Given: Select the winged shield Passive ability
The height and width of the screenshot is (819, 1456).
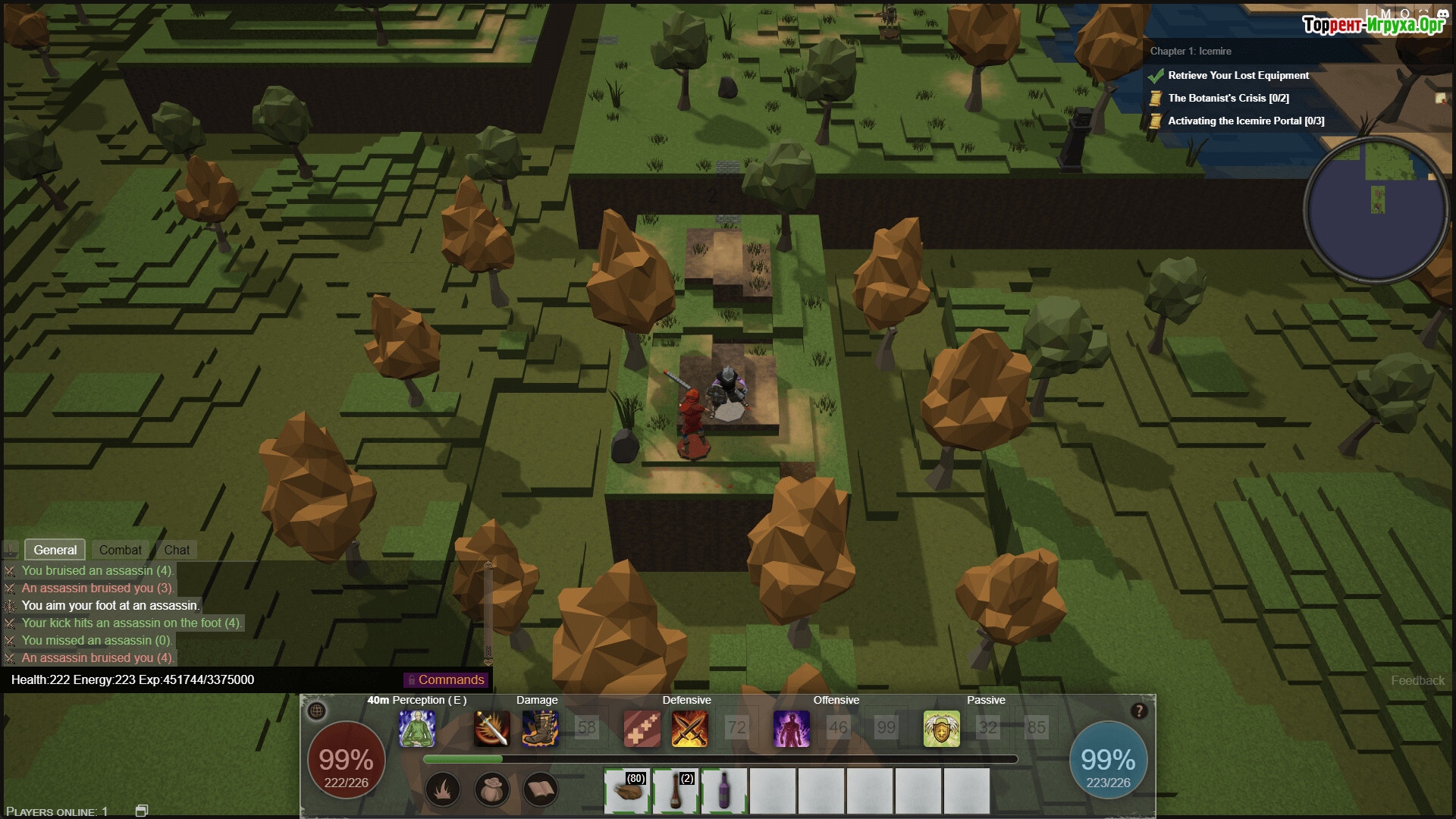Looking at the screenshot, I should 941,729.
